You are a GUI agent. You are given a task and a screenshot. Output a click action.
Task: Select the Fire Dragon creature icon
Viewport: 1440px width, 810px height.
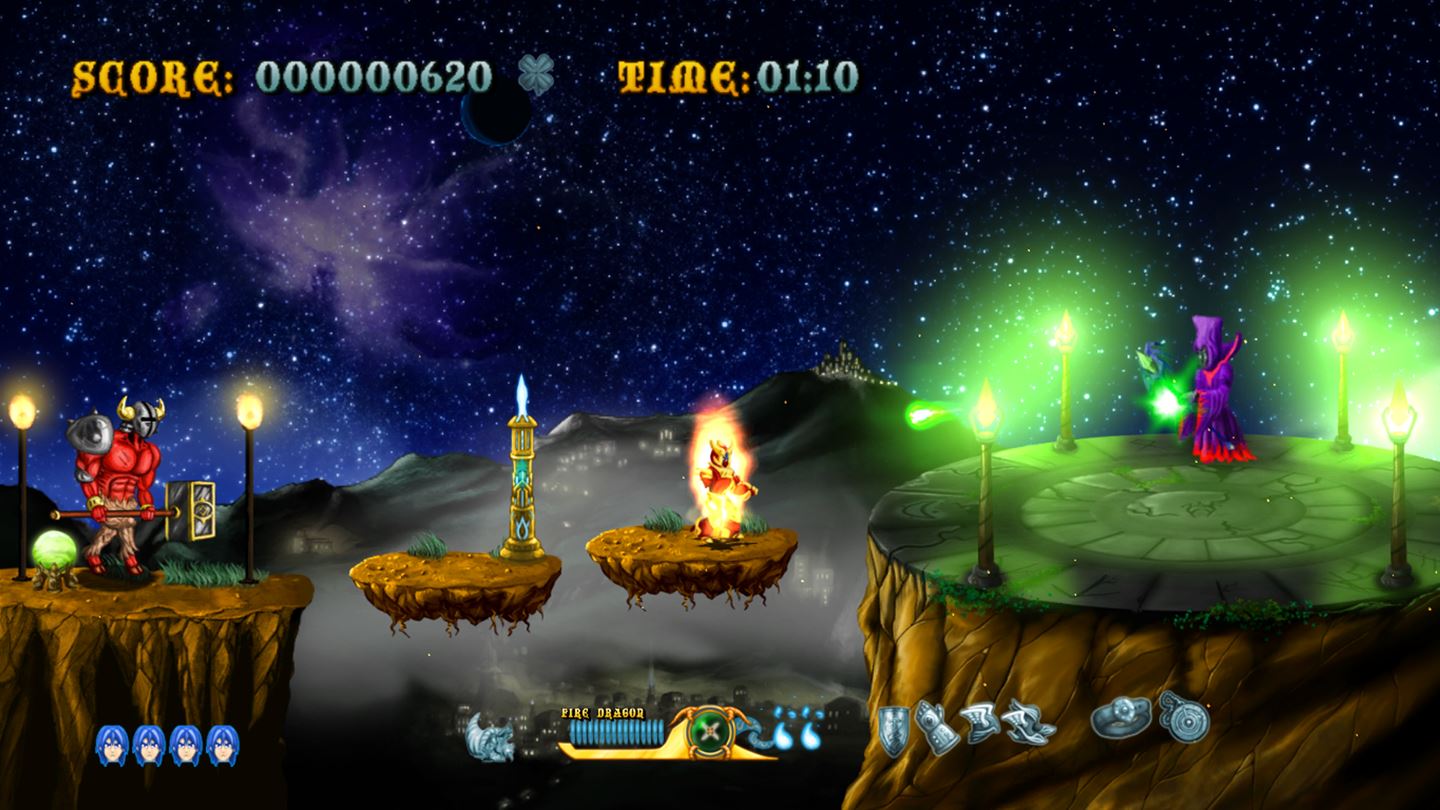(x=489, y=735)
